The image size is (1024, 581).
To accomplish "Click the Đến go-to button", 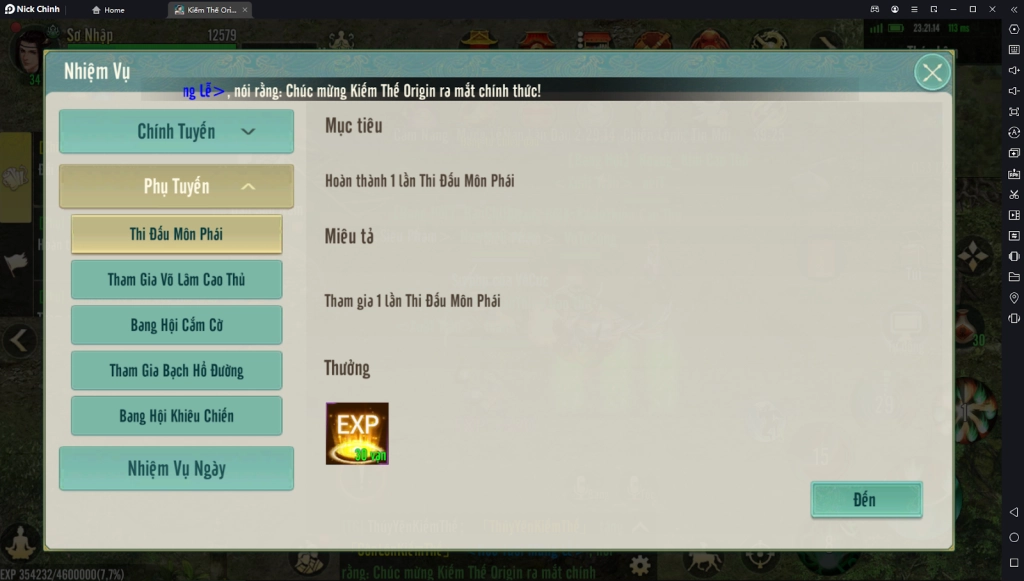I will coord(865,500).
